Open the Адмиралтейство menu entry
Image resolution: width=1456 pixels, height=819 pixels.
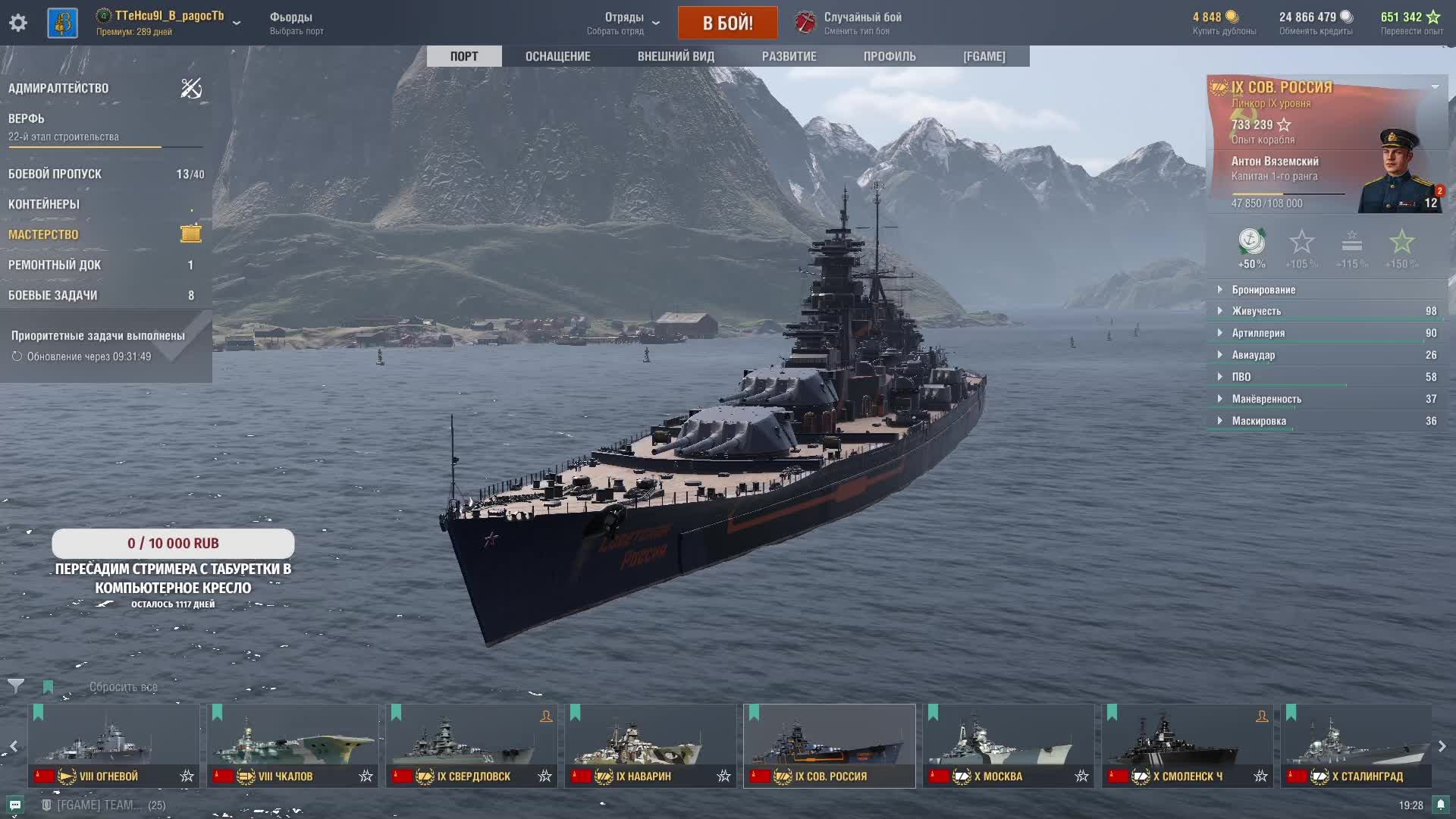click(x=58, y=88)
